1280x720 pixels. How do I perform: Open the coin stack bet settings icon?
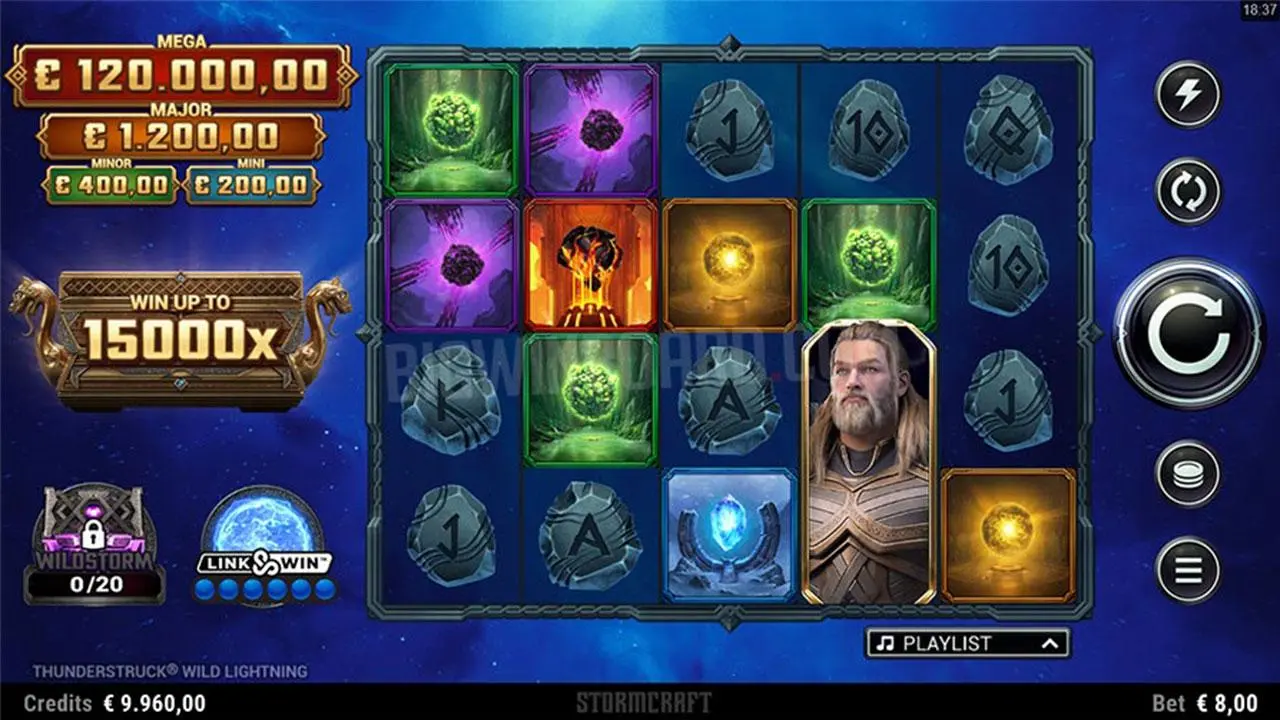point(1186,477)
